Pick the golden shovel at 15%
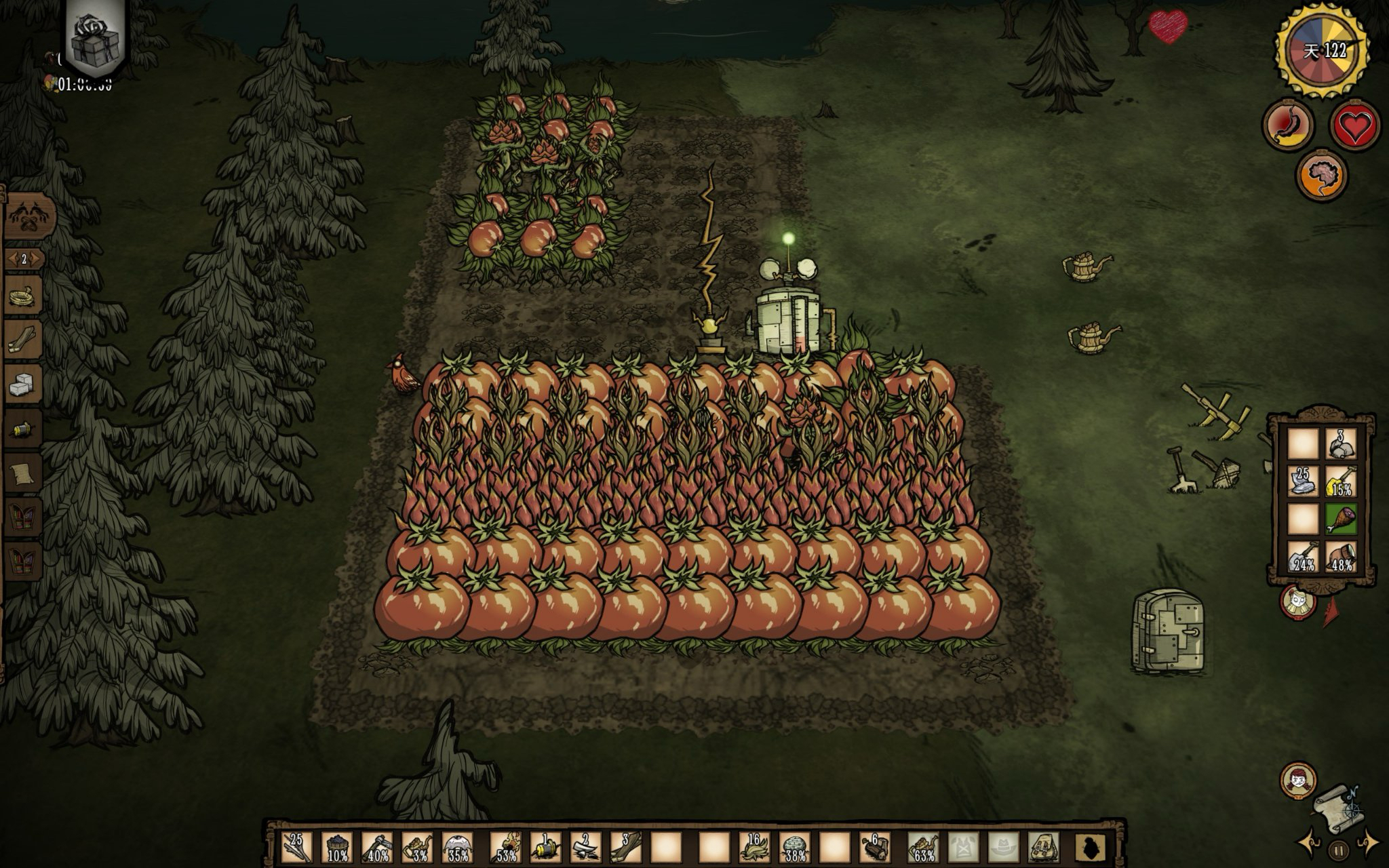The image size is (1389, 868). coord(1339,482)
